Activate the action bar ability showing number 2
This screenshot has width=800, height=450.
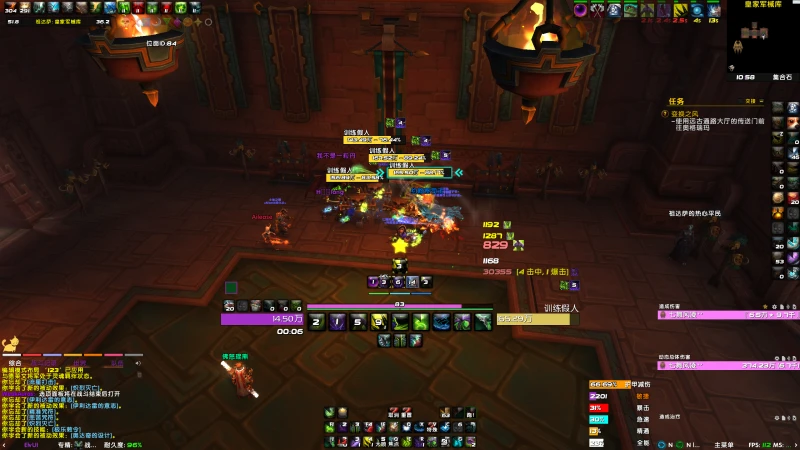[x=316, y=321]
